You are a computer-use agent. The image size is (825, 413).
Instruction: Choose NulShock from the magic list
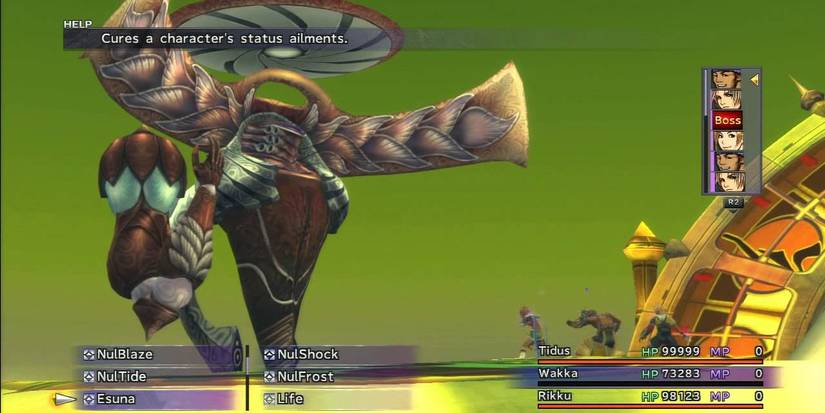[x=308, y=354]
